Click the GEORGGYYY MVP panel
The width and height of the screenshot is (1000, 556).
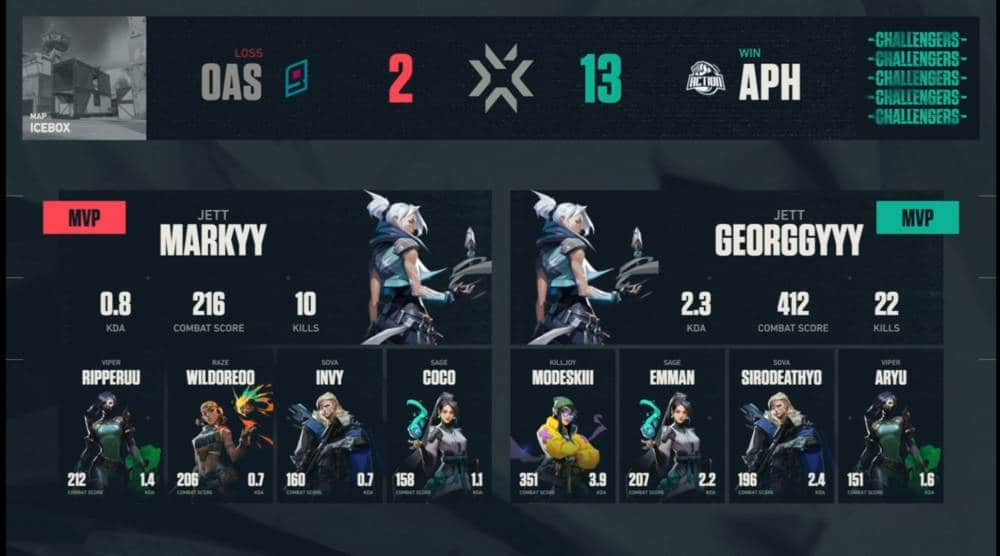[x=727, y=268]
